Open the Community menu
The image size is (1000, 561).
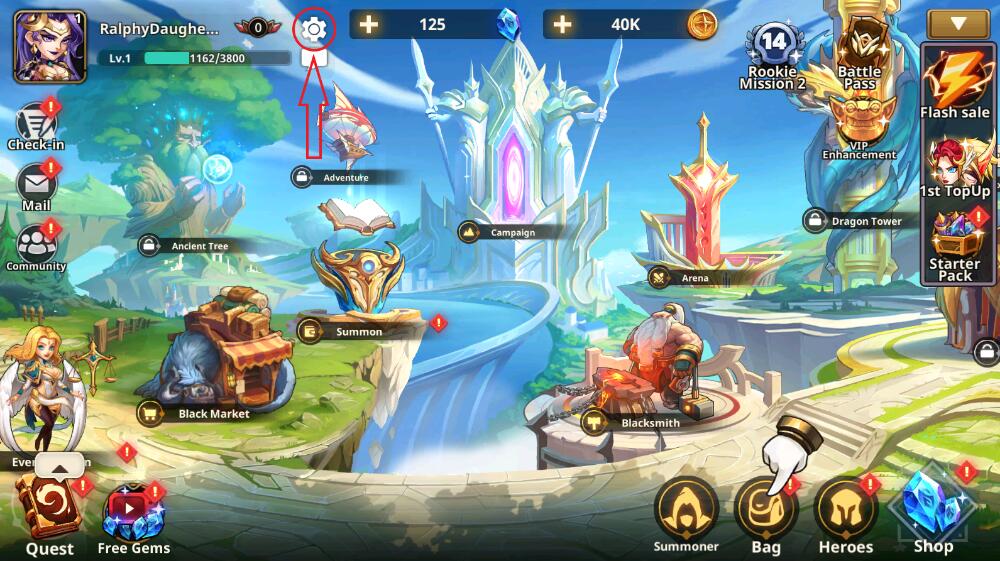[36, 245]
